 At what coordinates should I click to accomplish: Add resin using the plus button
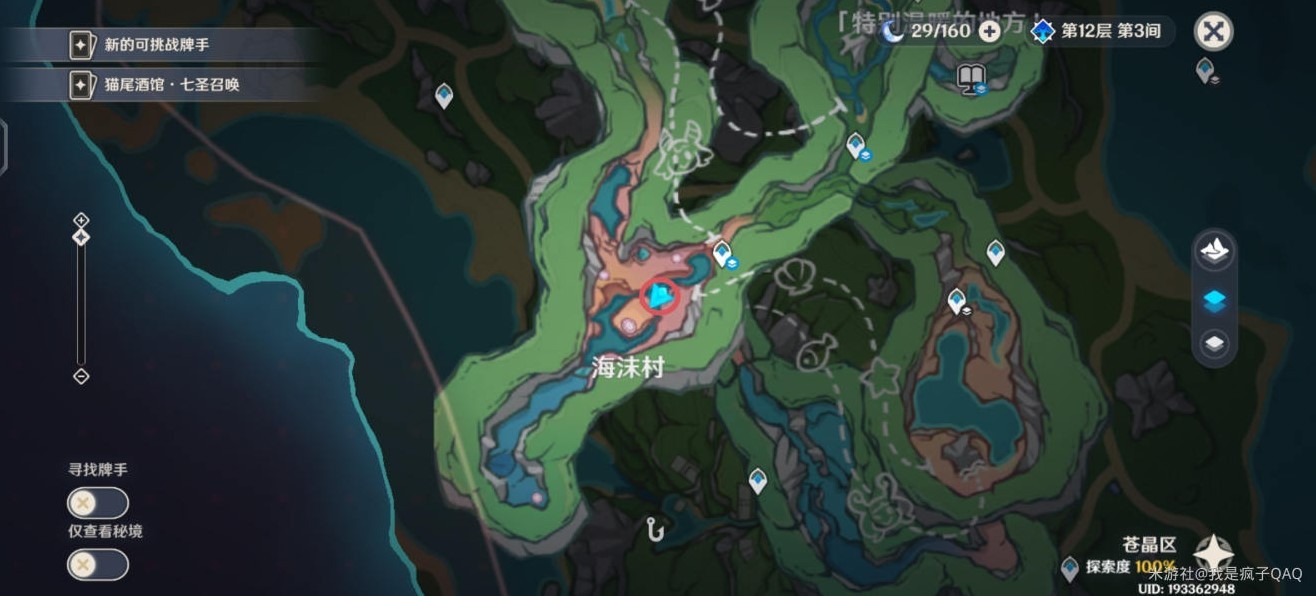(990, 31)
